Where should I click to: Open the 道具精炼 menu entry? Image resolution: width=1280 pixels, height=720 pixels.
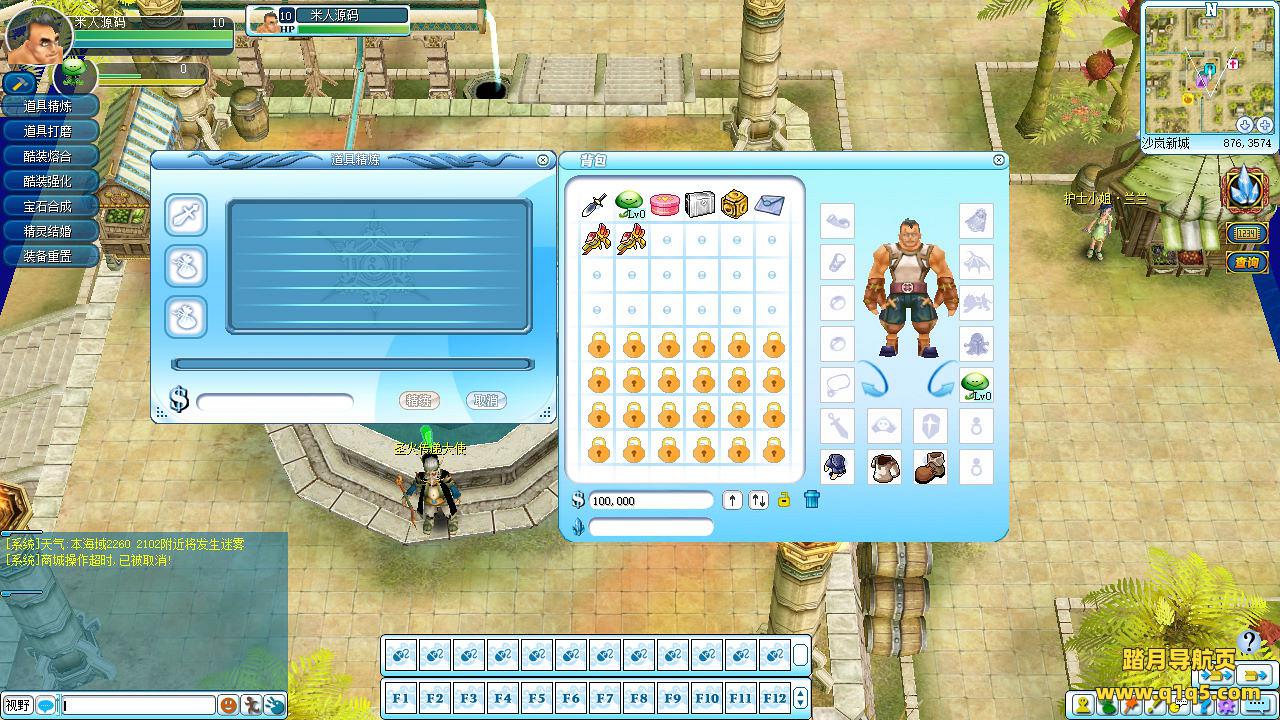point(48,106)
